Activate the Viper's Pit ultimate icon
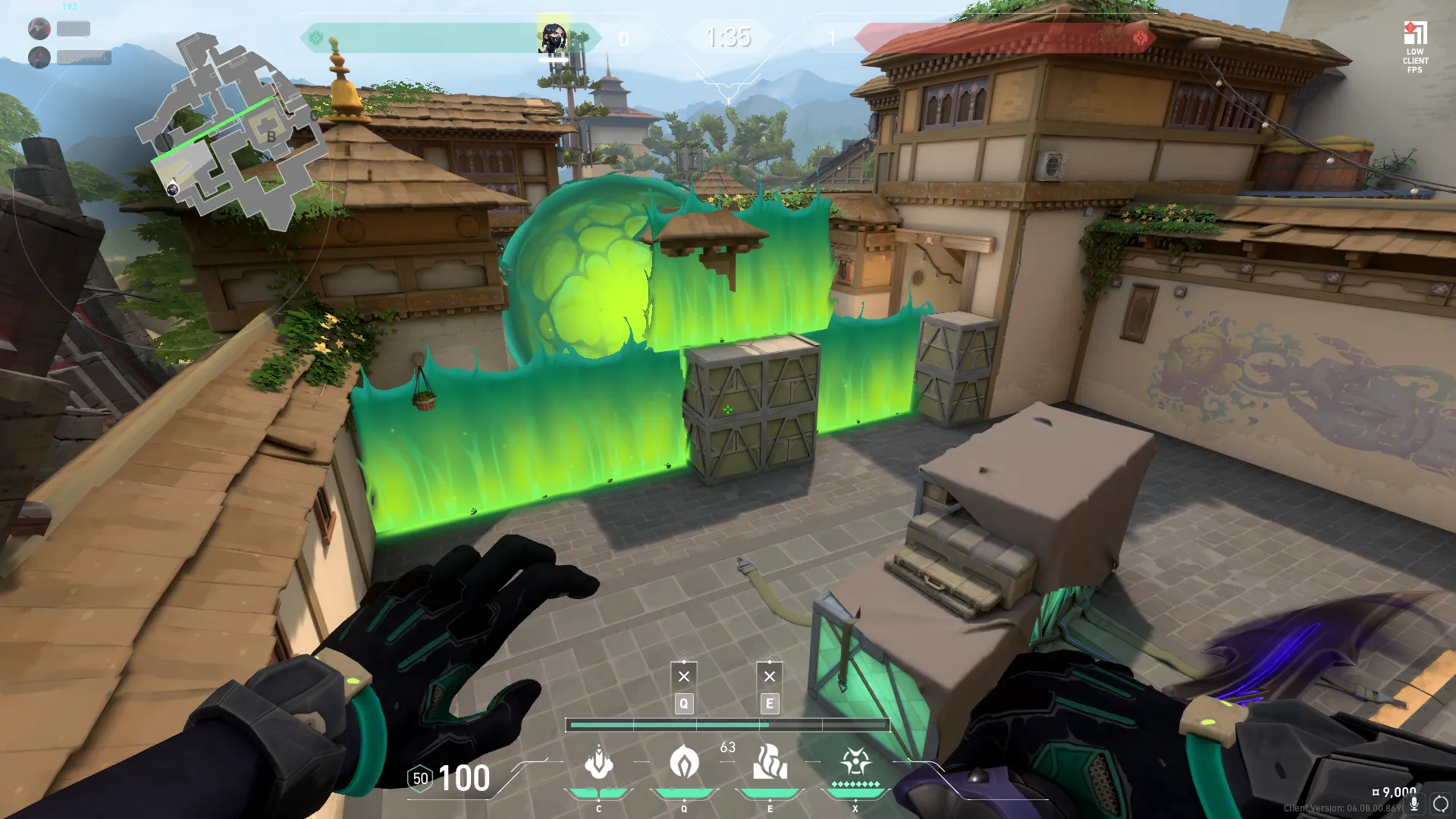1456x819 pixels. coord(855,761)
